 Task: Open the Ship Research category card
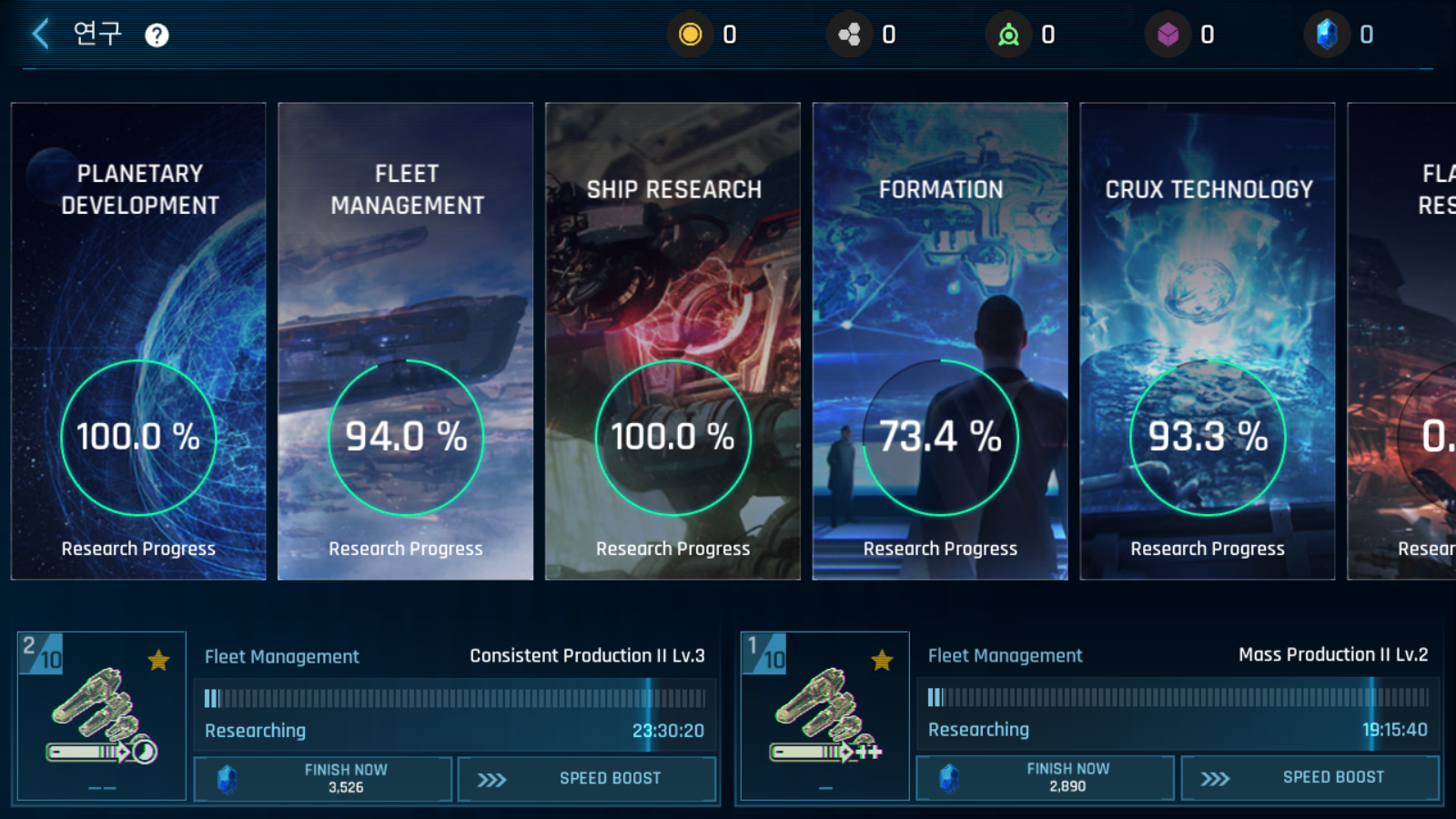point(672,341)
